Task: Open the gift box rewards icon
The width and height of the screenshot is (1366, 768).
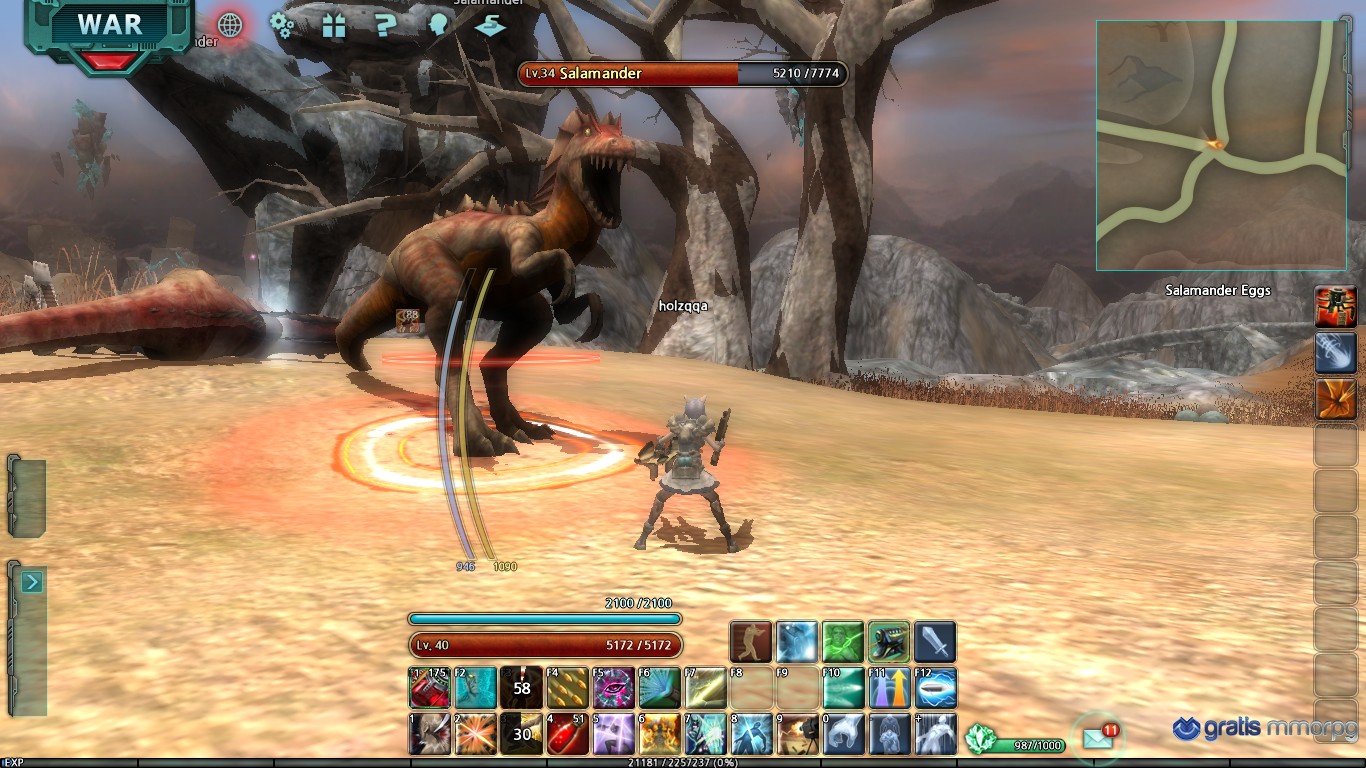Action: pos(334,26)
